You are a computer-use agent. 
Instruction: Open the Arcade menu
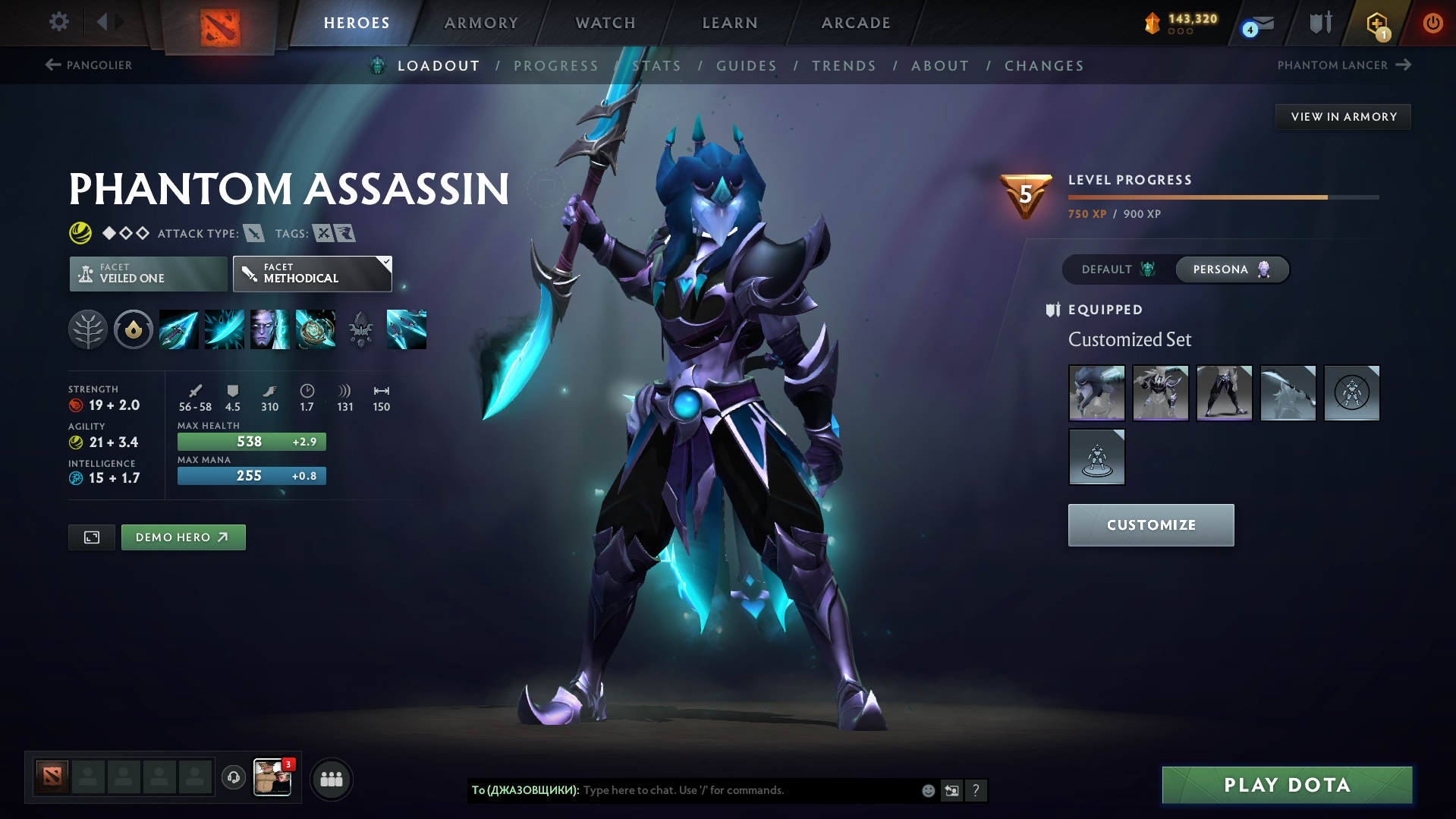[855, 23]
